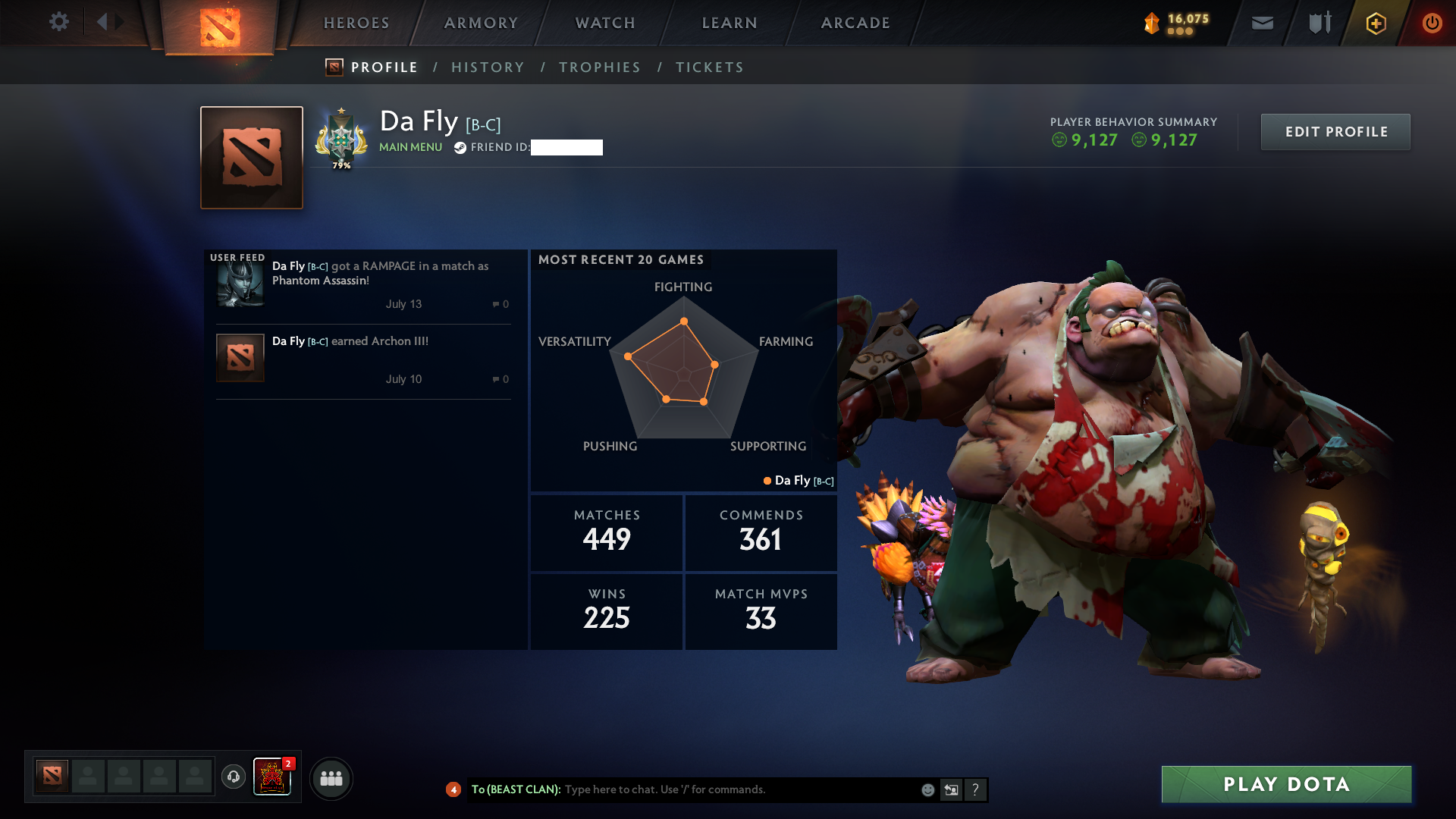
Task: Switch to the TROPHIES tab
Action: (x=599, y=67)
